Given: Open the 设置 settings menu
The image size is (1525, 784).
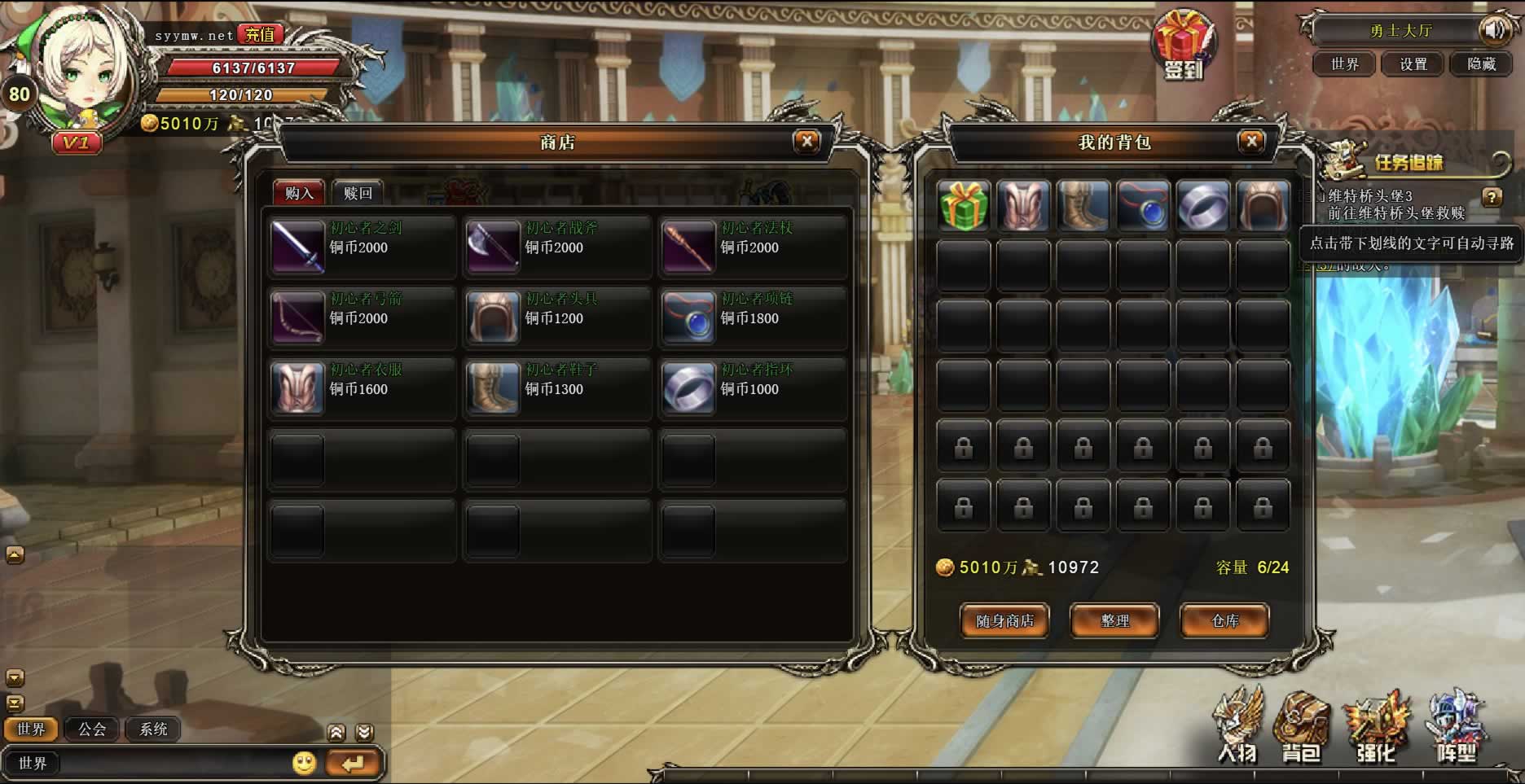Looking at the screenshot, I should pyautogui.click(x=1413, y=64).
